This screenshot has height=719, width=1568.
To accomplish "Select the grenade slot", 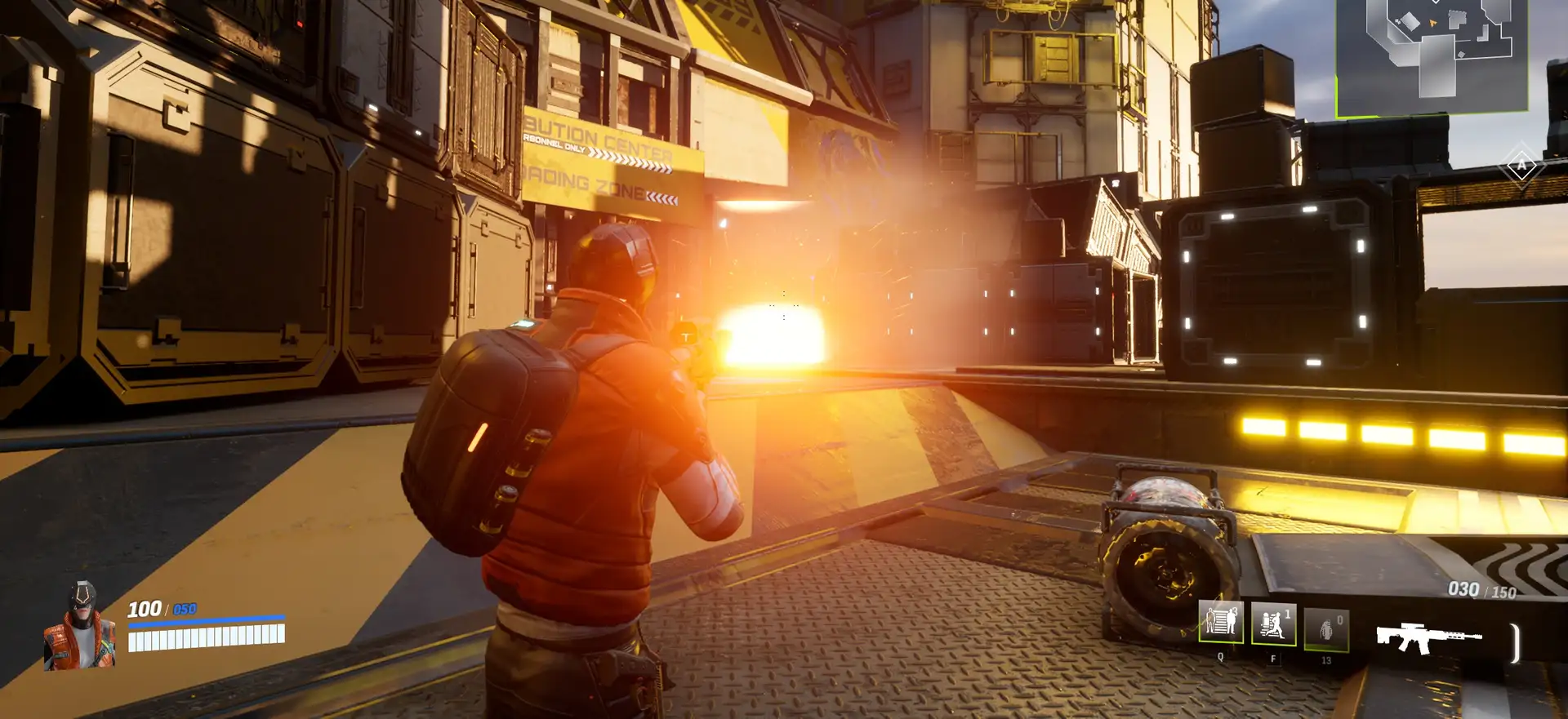I will pos(1326,629).
